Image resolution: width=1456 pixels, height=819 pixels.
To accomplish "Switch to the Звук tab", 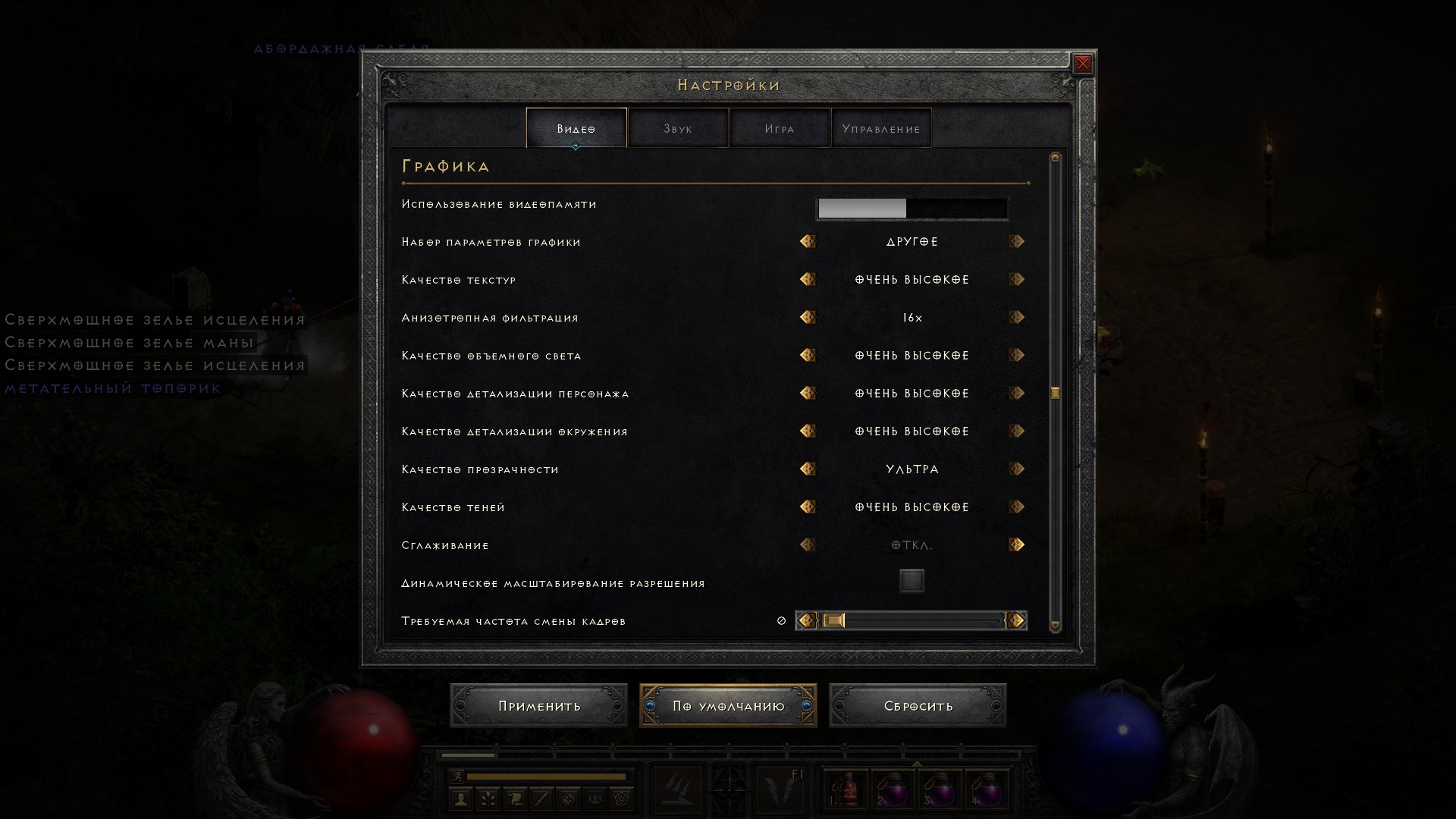I will point(678,128).
